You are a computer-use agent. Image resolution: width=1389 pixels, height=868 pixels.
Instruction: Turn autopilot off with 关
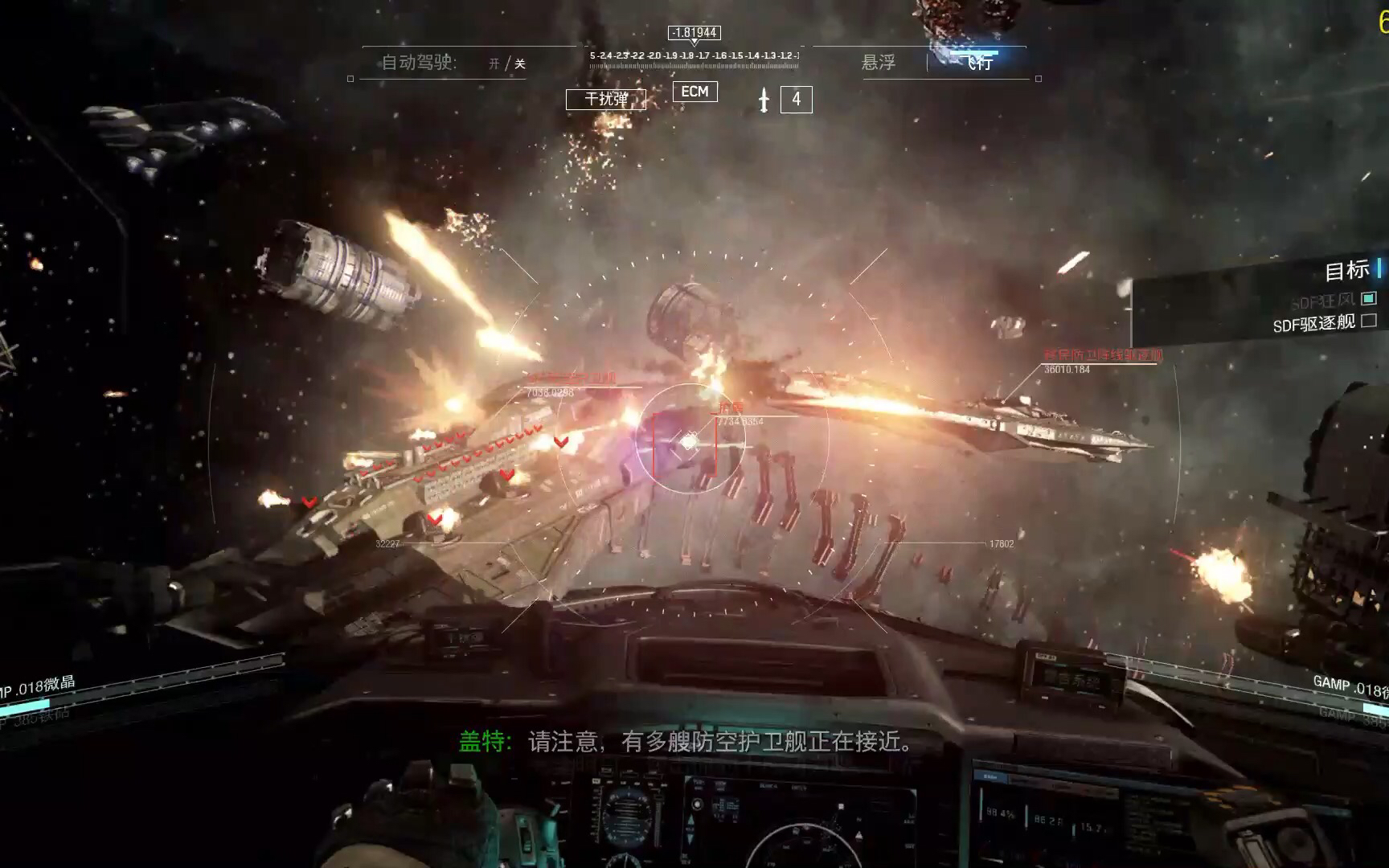520,63
